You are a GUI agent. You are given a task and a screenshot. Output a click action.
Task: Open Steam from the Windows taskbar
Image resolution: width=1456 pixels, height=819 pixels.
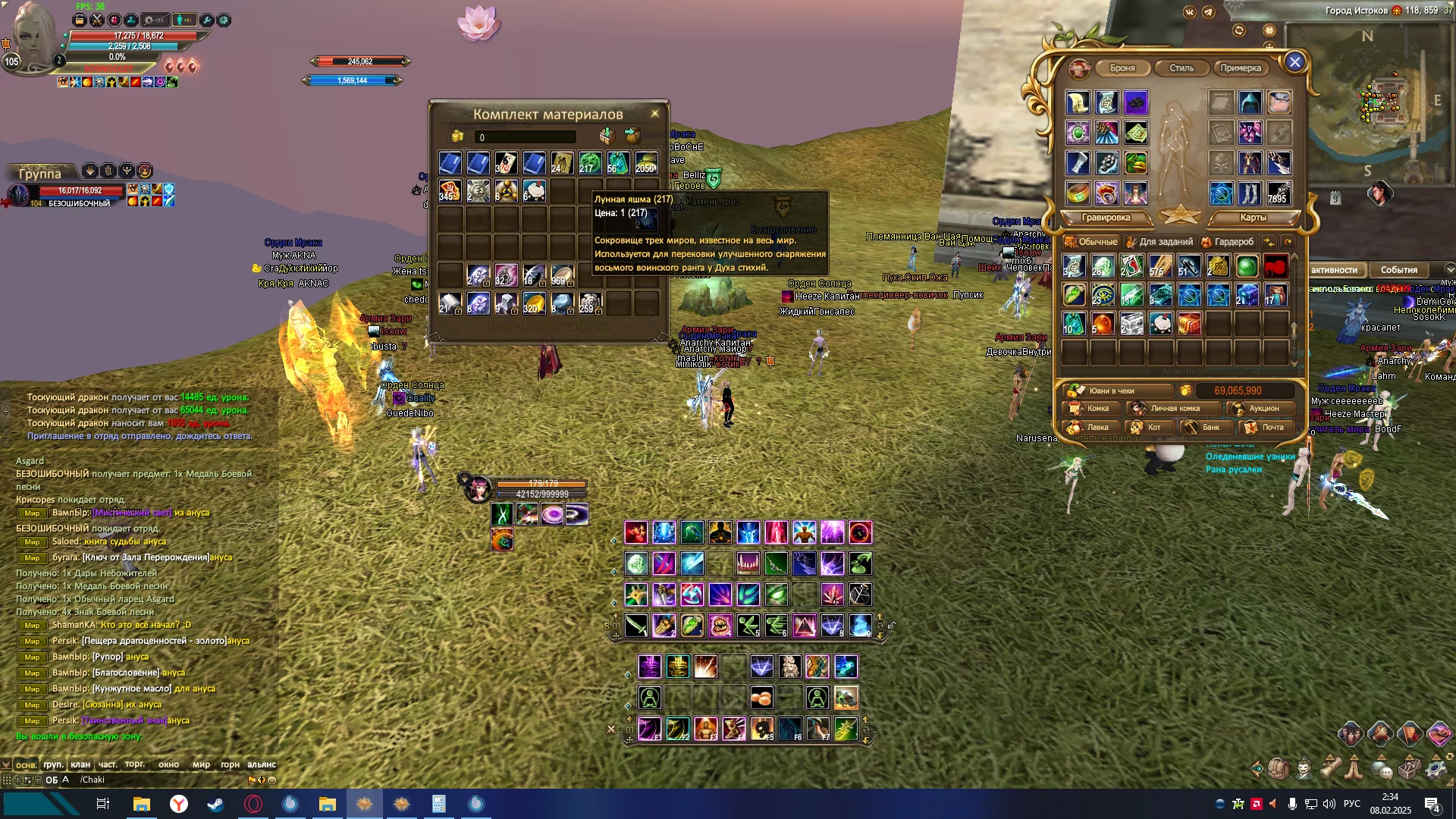point(215,804)
